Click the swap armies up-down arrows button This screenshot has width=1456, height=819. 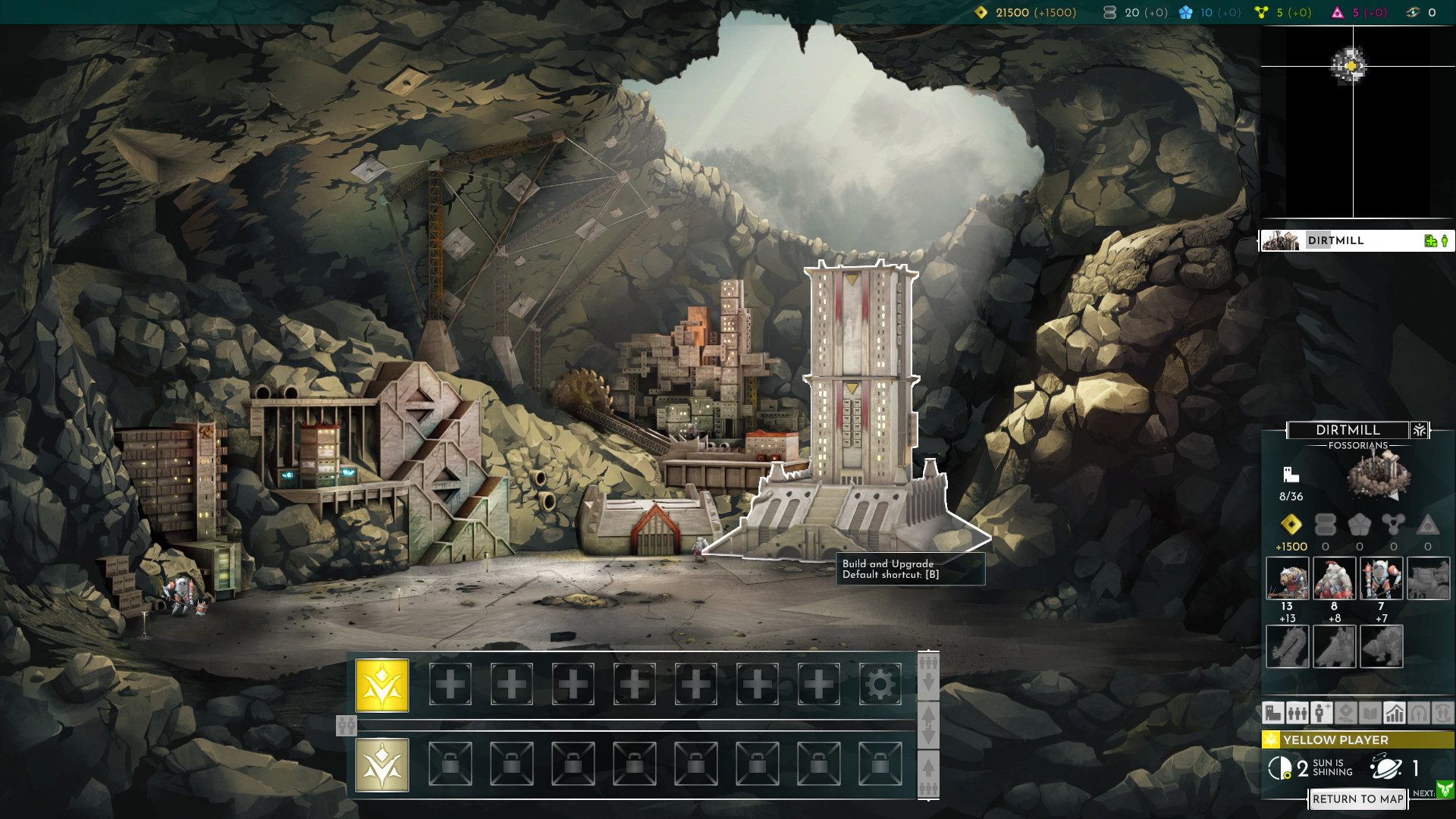tap(928, 725)
